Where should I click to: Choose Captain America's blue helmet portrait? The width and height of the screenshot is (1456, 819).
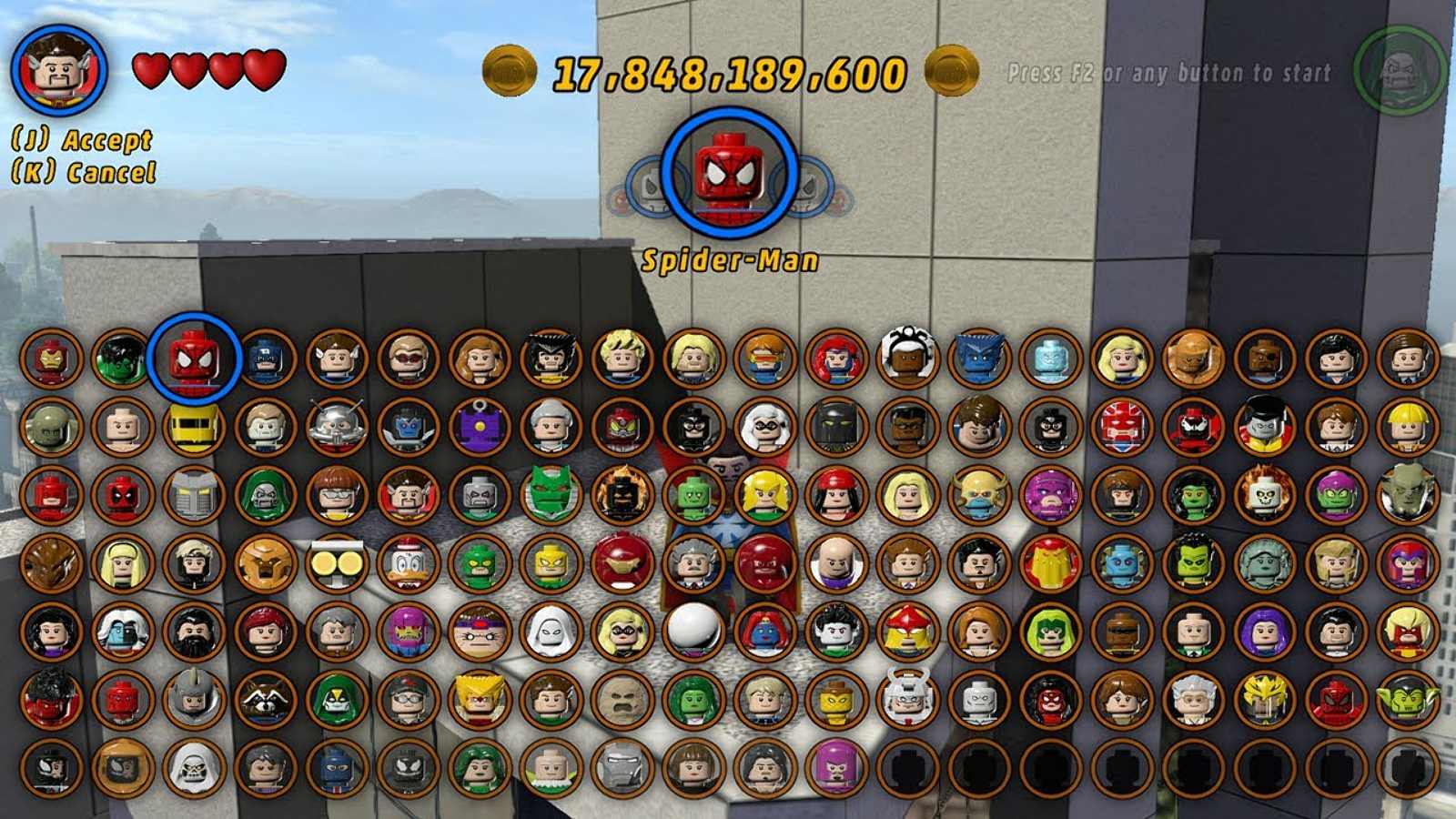[265, 358]
